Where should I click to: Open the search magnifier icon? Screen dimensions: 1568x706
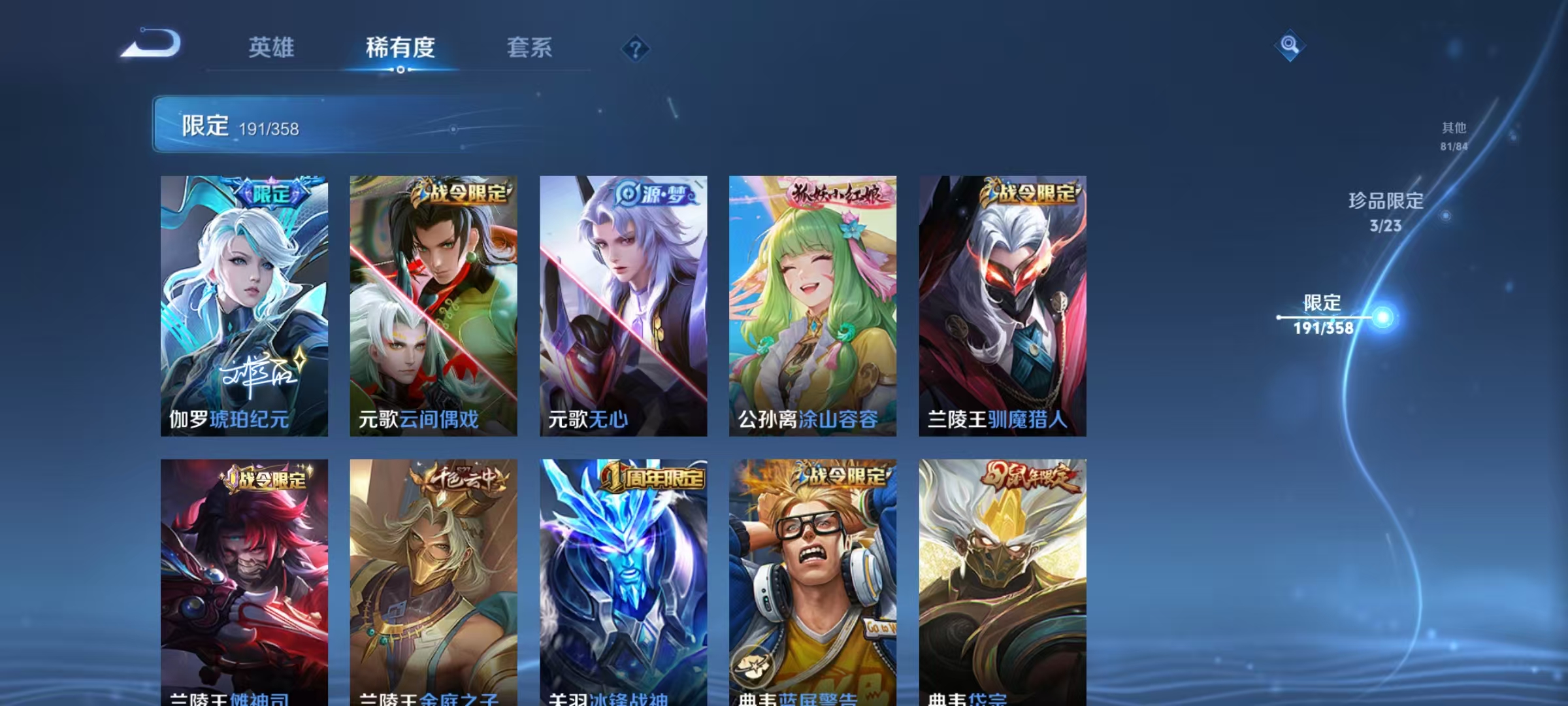point(1290,44)
